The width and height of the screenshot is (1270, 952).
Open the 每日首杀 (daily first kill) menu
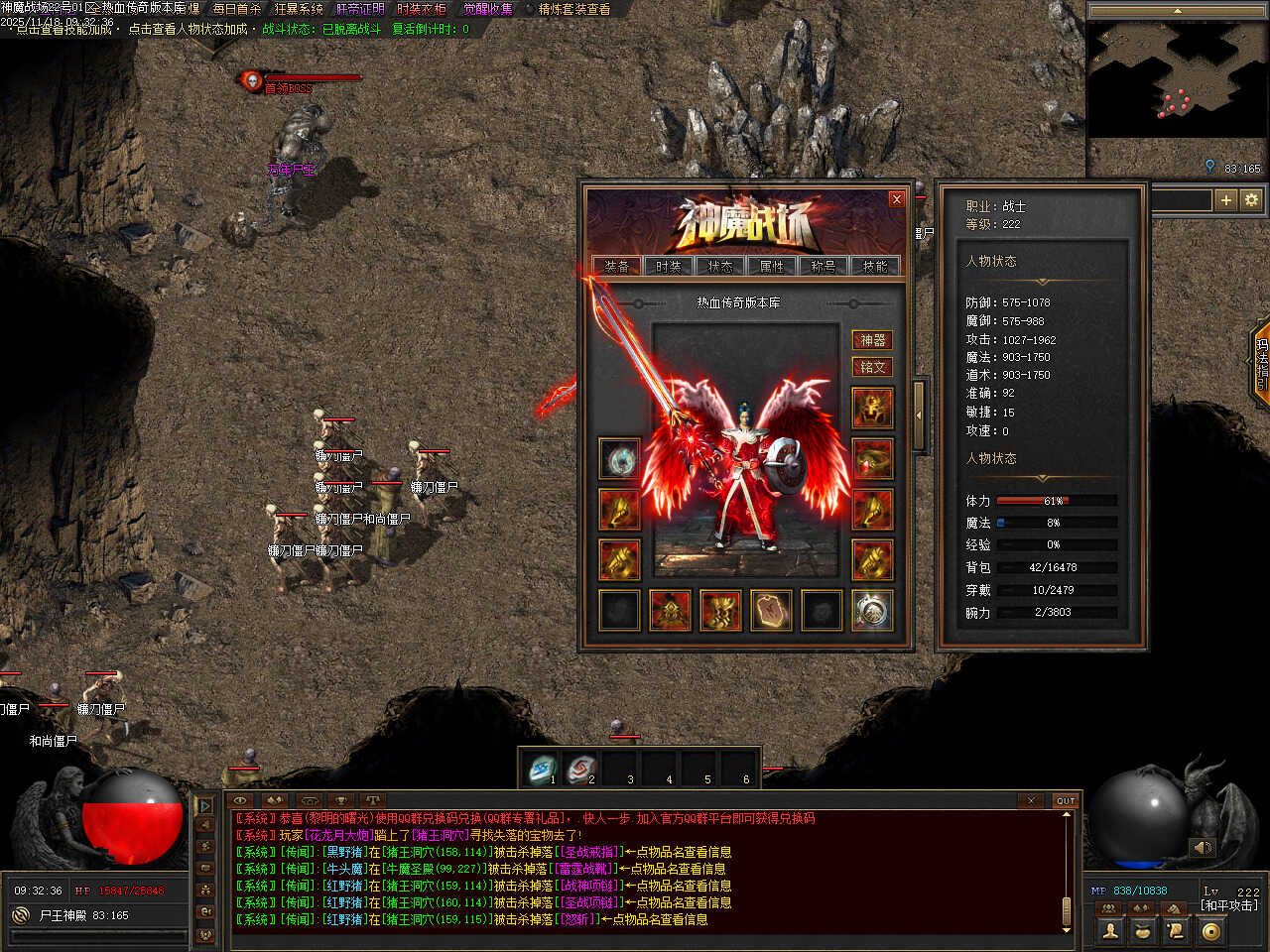coord(237,9)
